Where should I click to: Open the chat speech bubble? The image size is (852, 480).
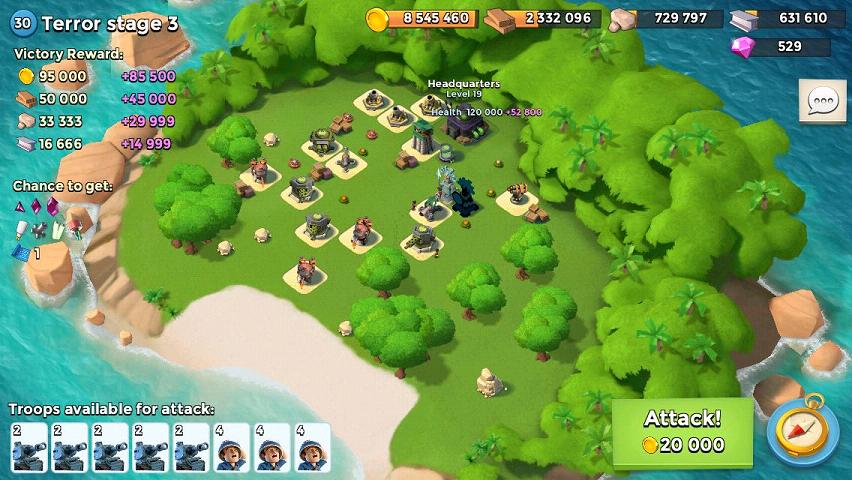point(822,101)
